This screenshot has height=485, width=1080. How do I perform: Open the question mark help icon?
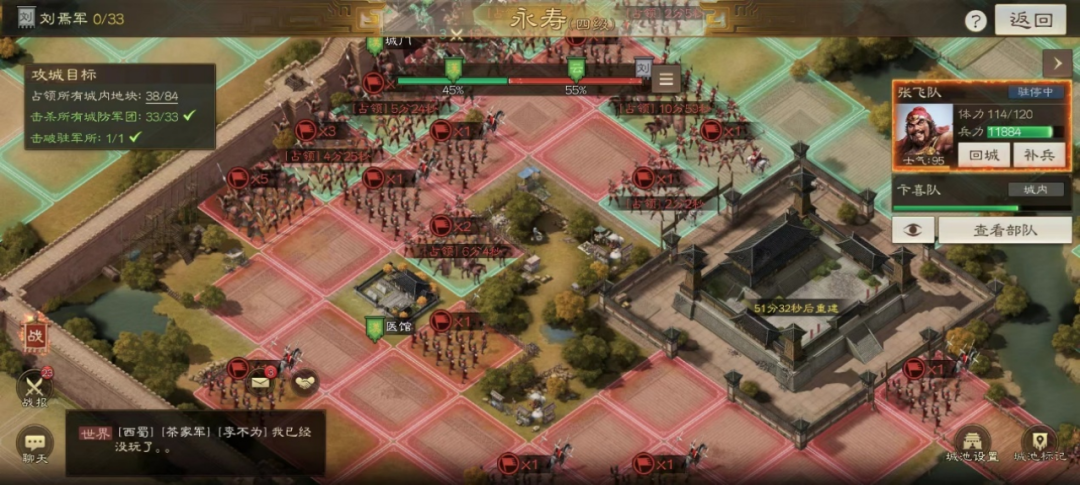click(974, 21)
